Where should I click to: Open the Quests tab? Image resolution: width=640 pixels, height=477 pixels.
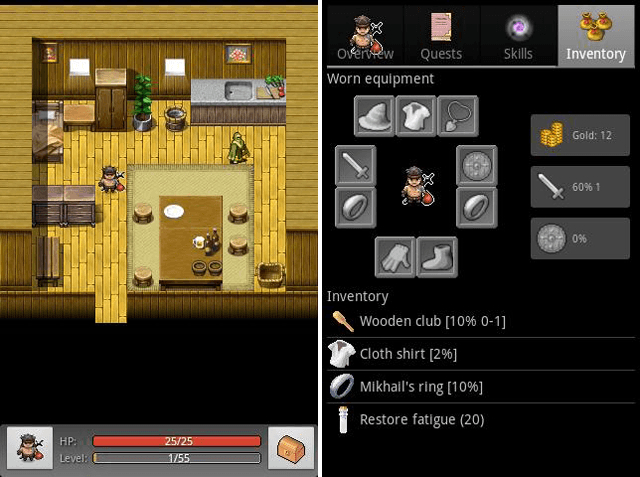[x=440, y=37]
